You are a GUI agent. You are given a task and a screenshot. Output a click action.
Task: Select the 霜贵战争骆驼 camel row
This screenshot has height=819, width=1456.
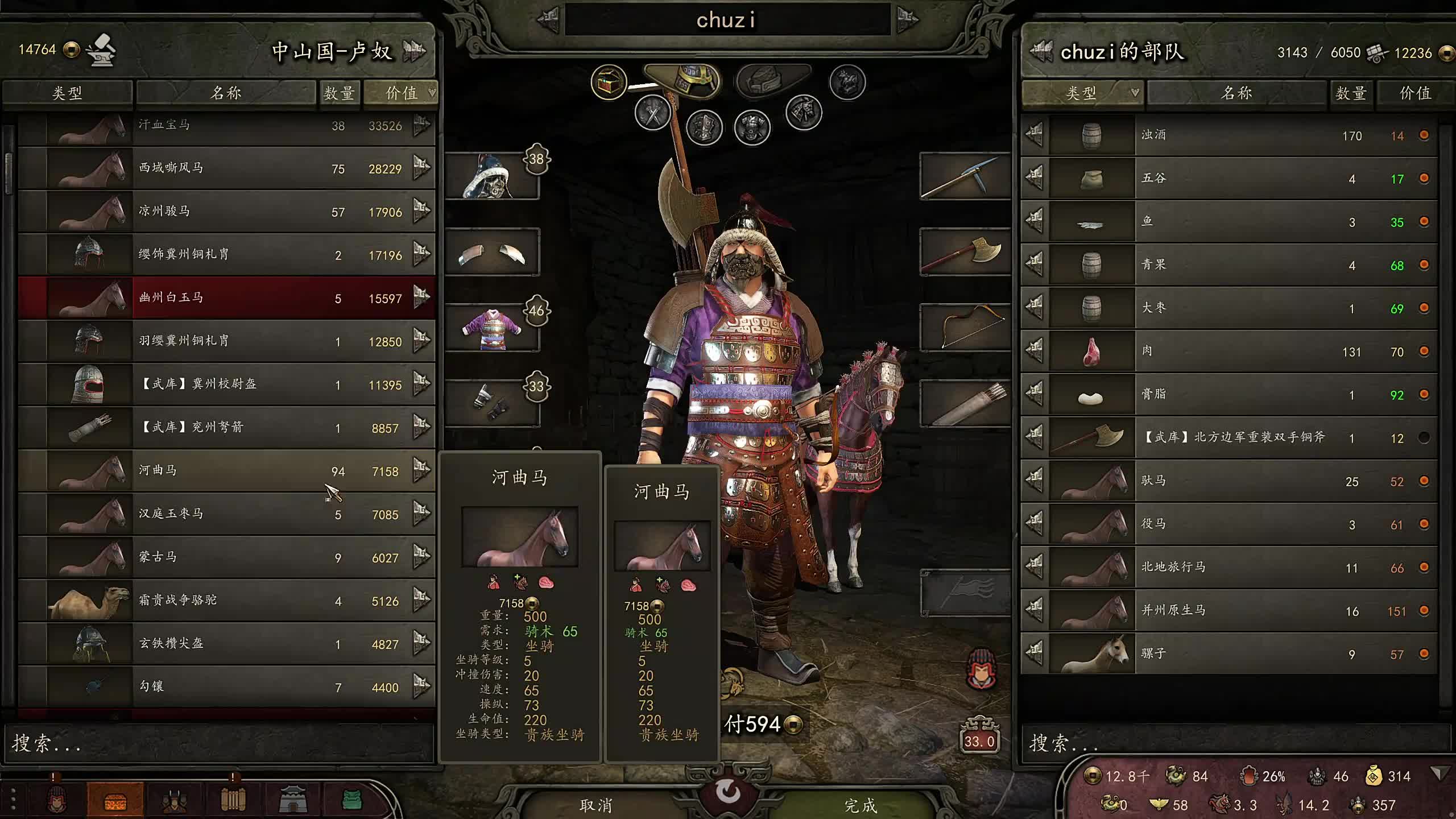click(x=227, y=600)
